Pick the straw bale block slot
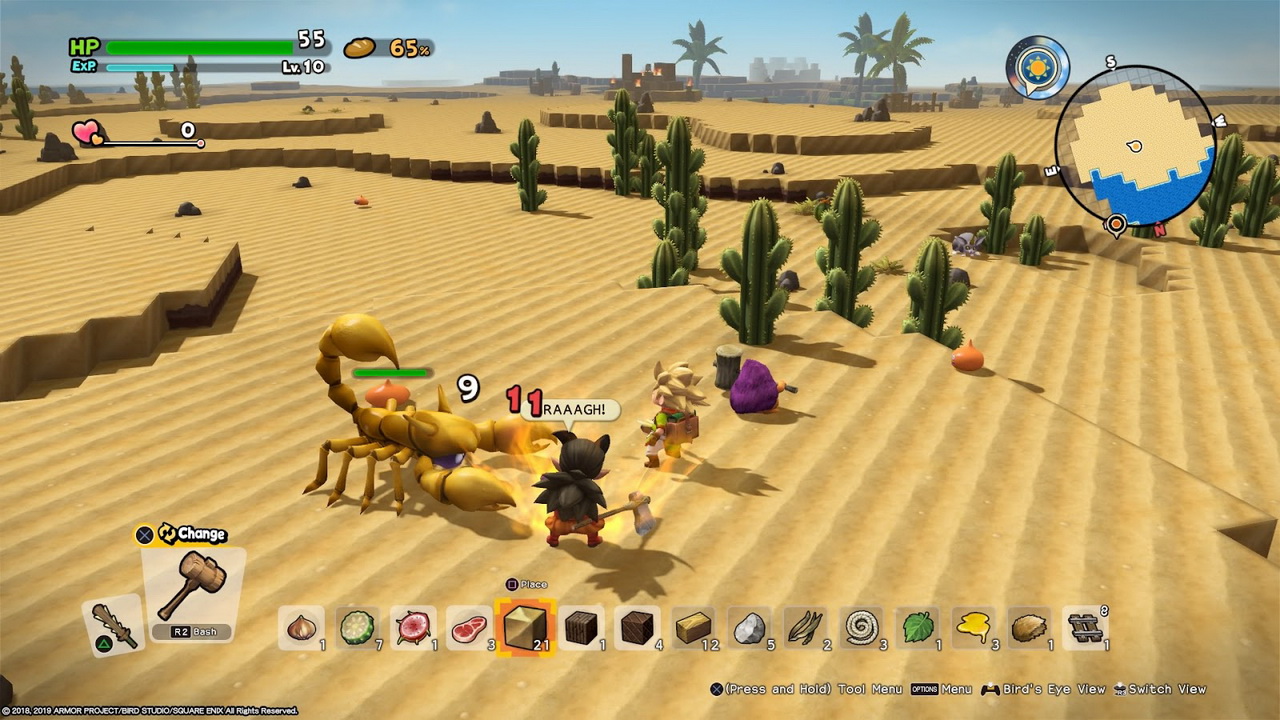The image size is (1280, 720). [x=693, y=628]
